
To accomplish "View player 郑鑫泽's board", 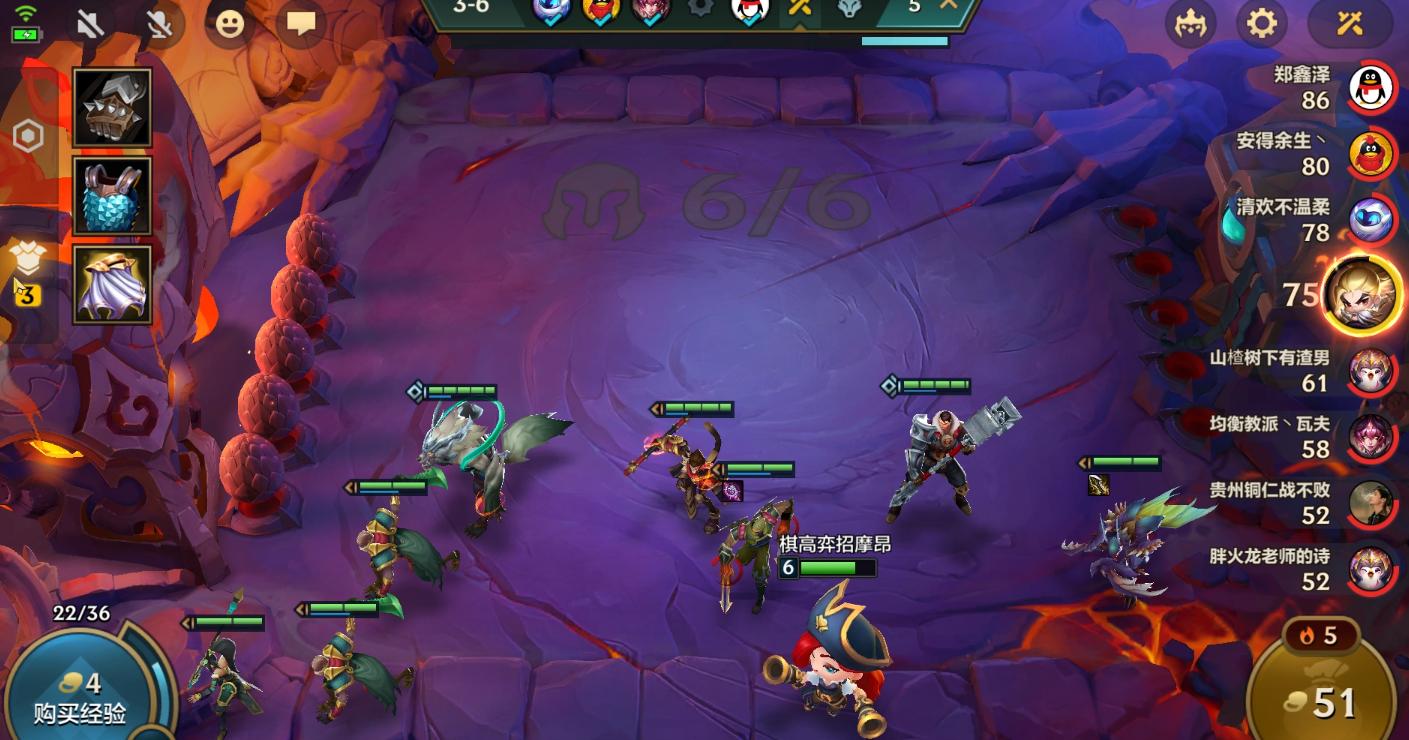I will (1371, 88).
